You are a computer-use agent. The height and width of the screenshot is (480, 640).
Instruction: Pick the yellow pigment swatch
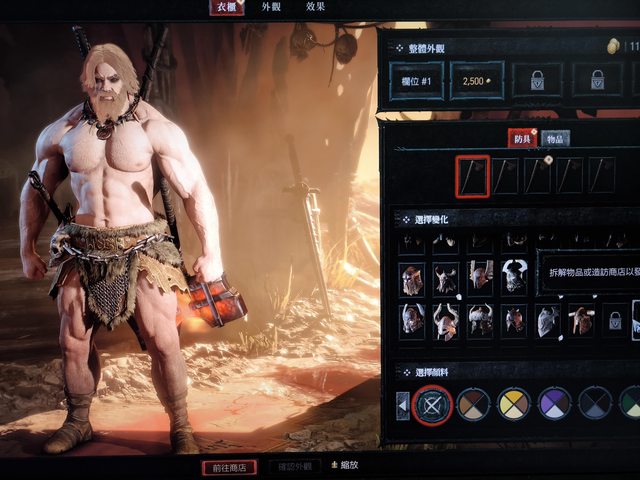[x=514, y=404]
